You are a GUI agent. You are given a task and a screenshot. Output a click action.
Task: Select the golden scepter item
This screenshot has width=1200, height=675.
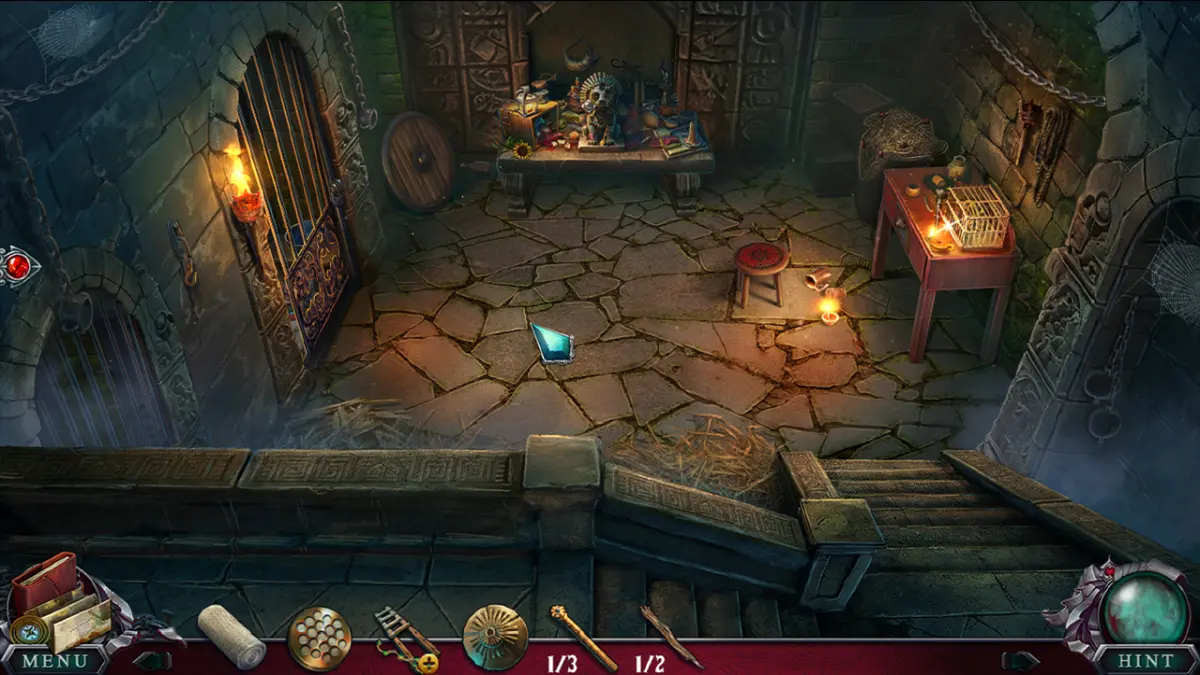point(582,636)
